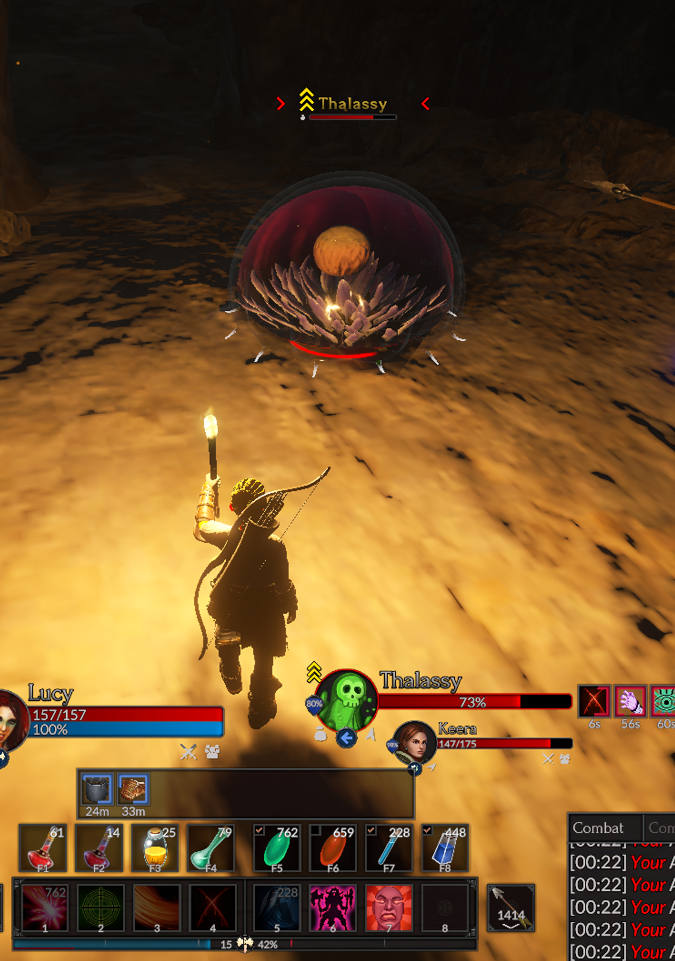Use the orange gem in slot F6

point(333,848)
